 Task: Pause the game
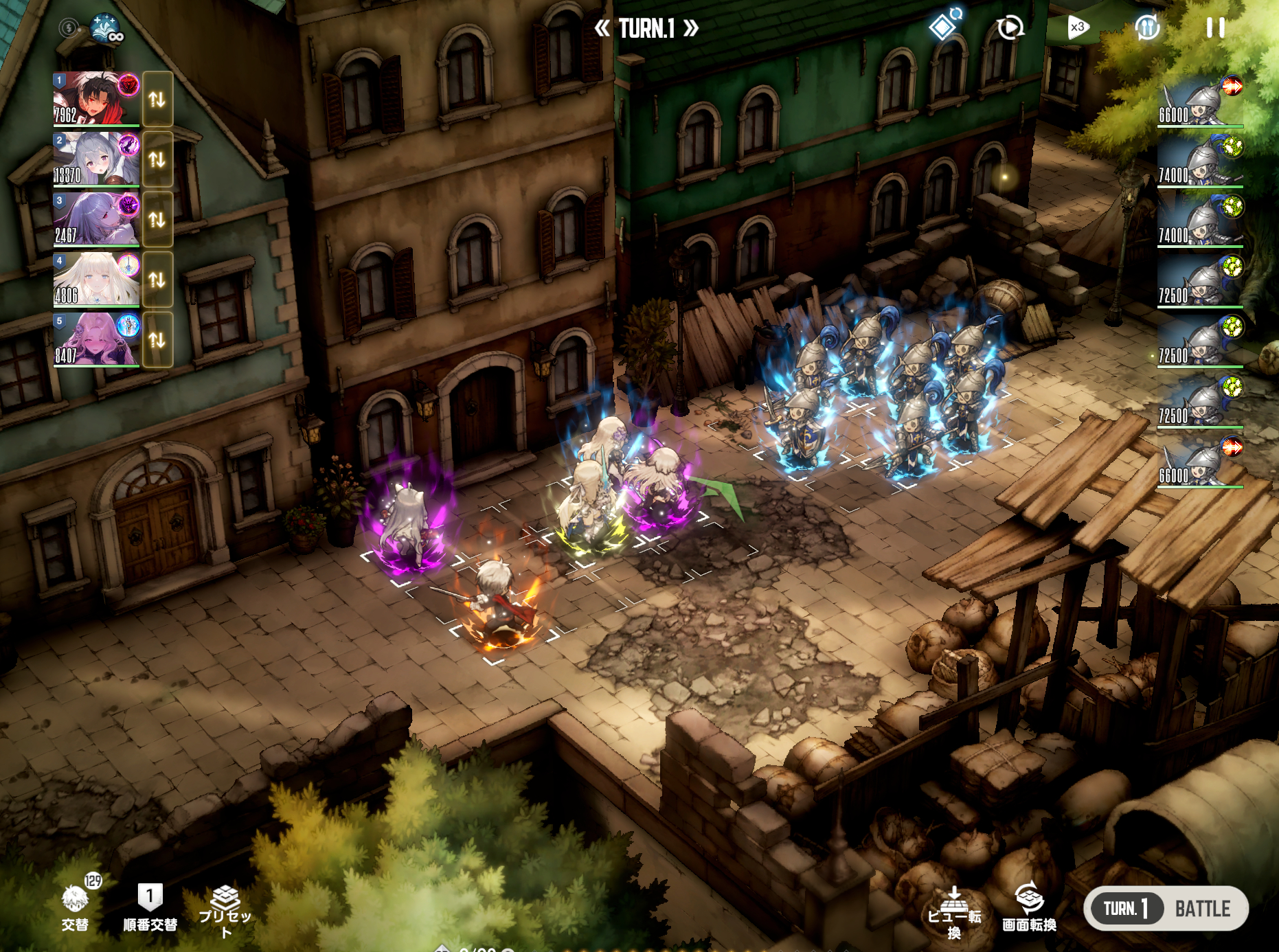(x=1215, y=27)
